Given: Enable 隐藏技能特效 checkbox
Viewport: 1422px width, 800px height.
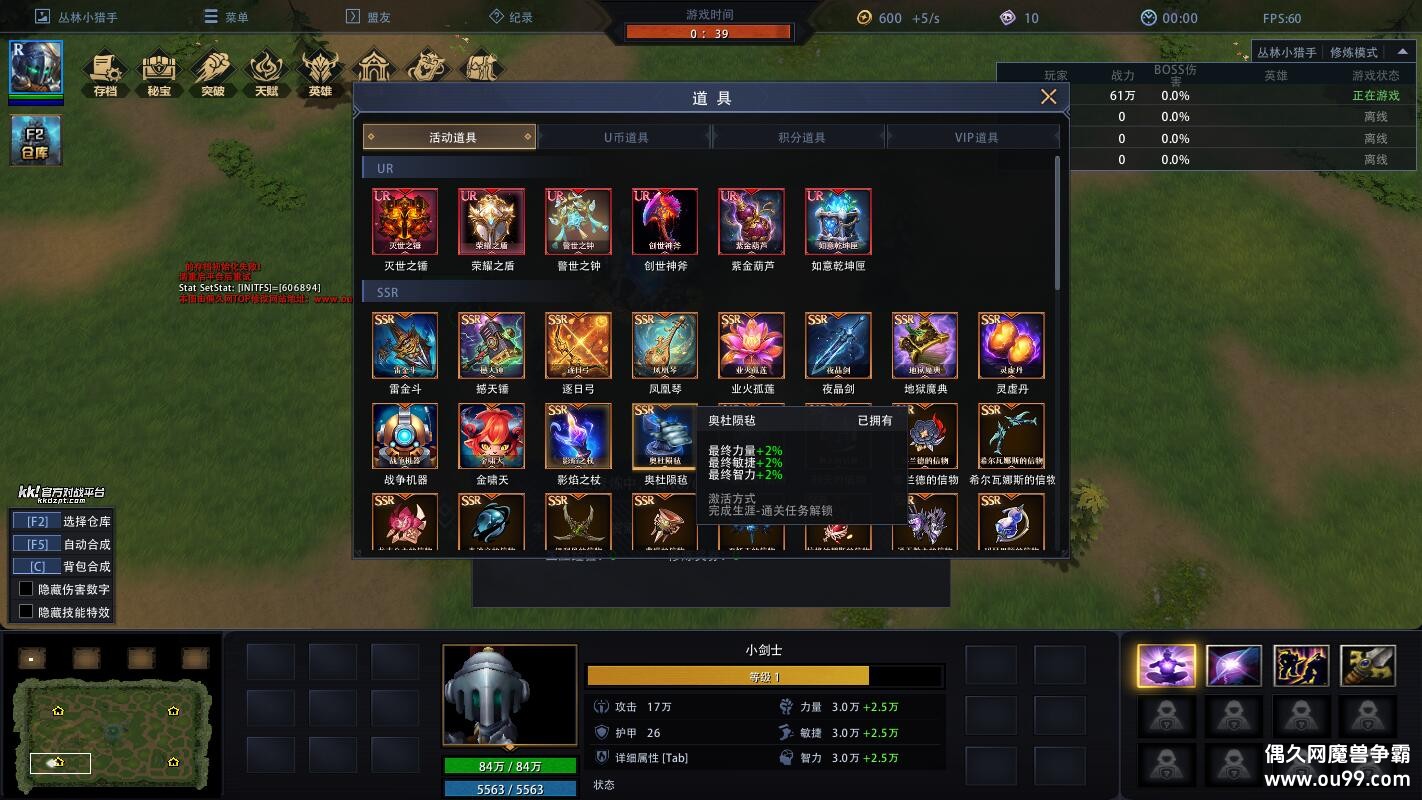Looking at the screenshot, I should click(27, 610).
